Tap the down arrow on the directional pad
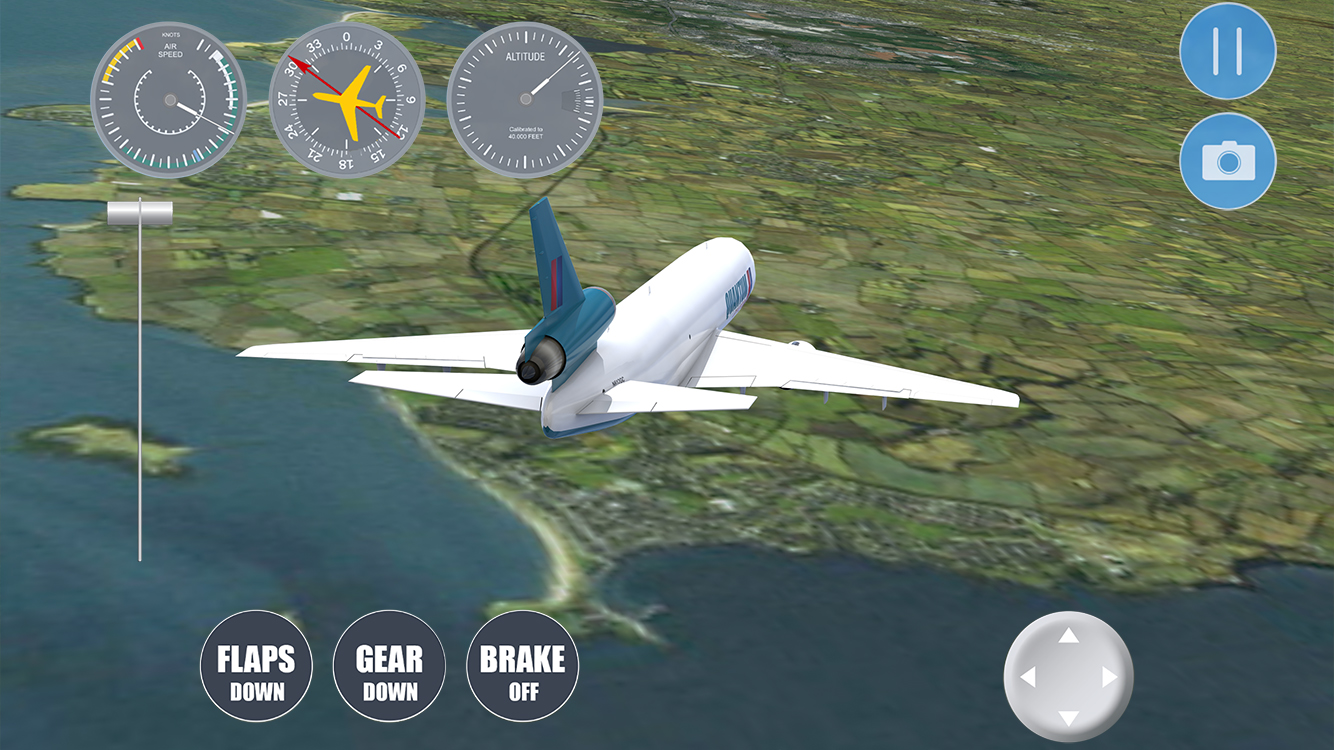The height and width of the screenshot is (750, 1334). [x=1069, y=718]
